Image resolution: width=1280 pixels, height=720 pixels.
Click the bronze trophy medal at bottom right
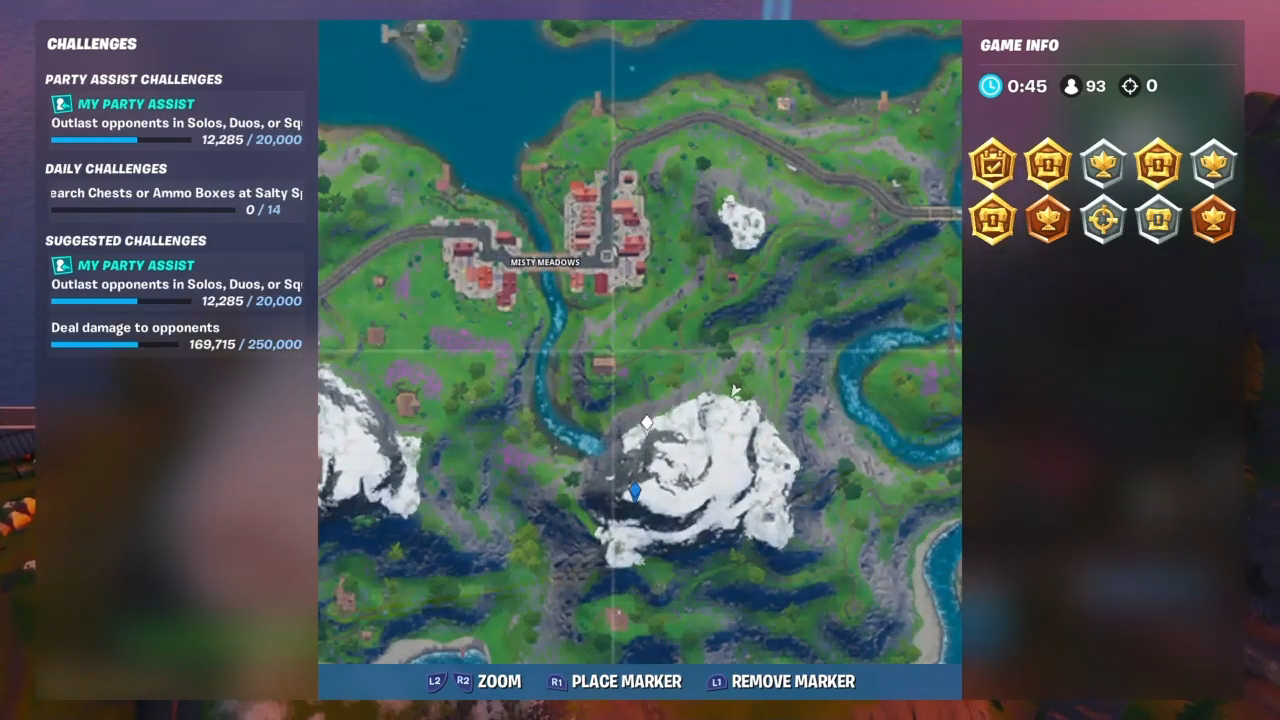point(1213,221)
